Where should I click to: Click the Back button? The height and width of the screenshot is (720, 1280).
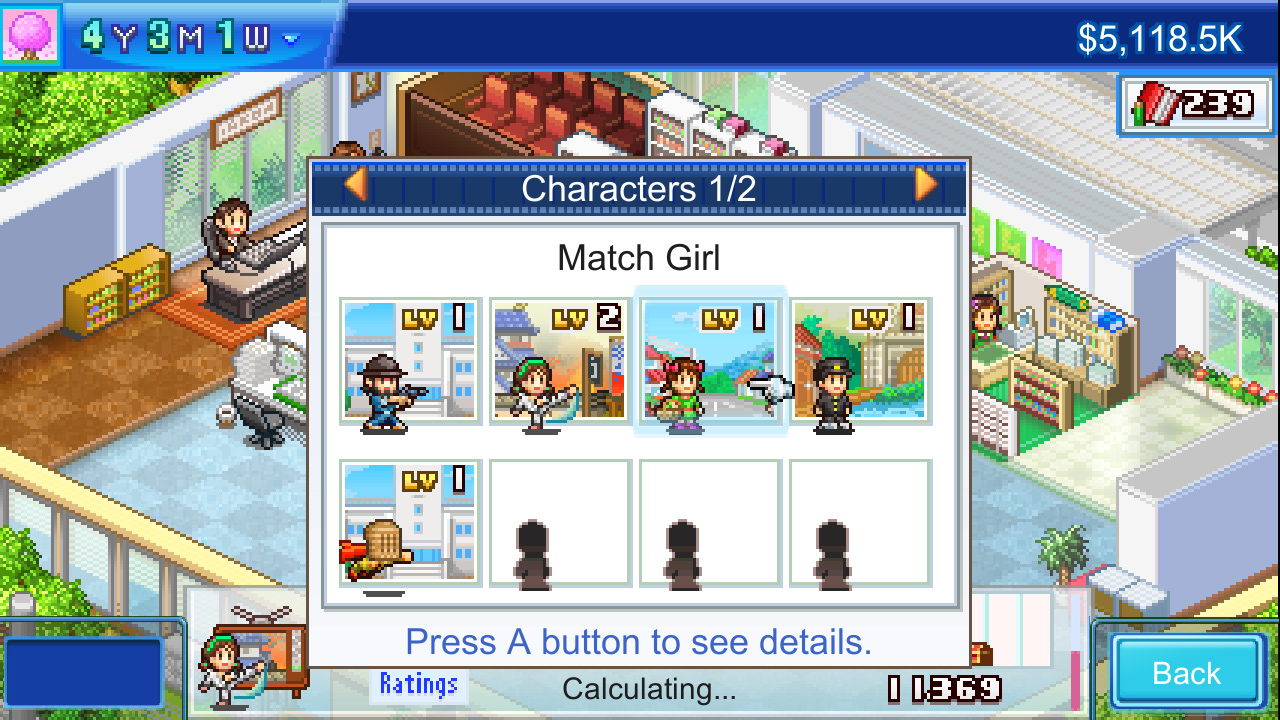click(x=1186, y=672)
